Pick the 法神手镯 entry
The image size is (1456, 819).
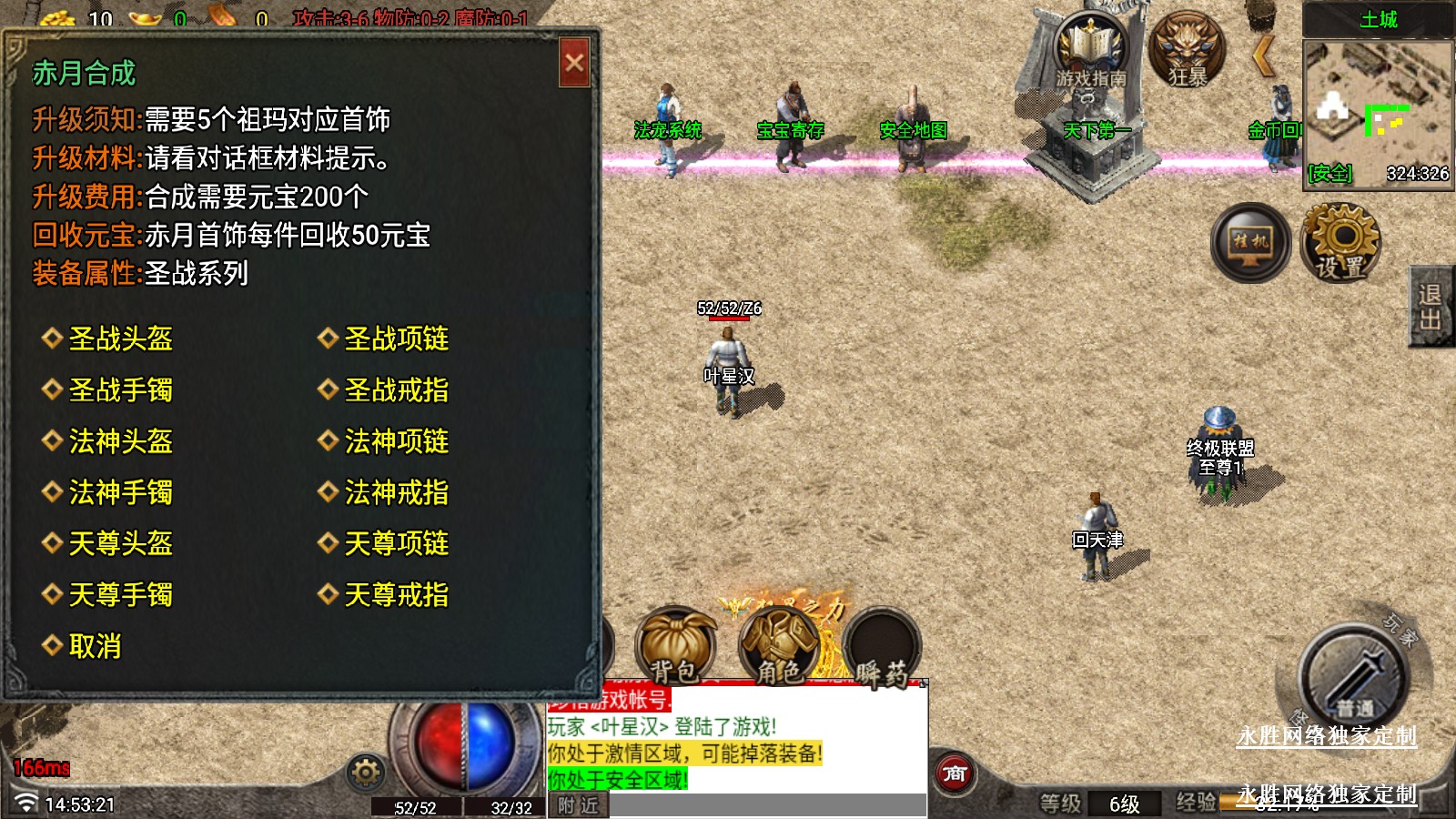click(120, 493)
